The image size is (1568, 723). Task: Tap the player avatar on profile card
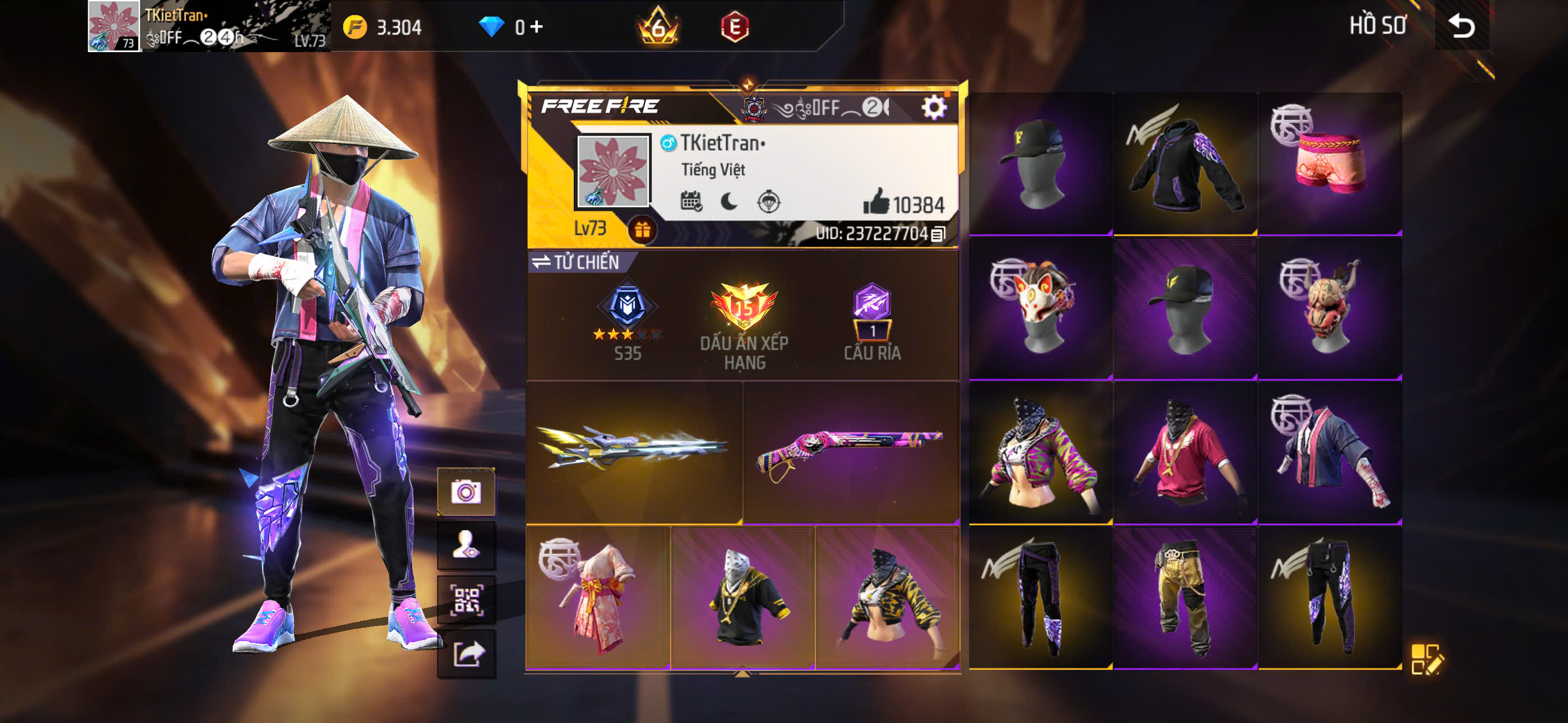tap(612, 171)
